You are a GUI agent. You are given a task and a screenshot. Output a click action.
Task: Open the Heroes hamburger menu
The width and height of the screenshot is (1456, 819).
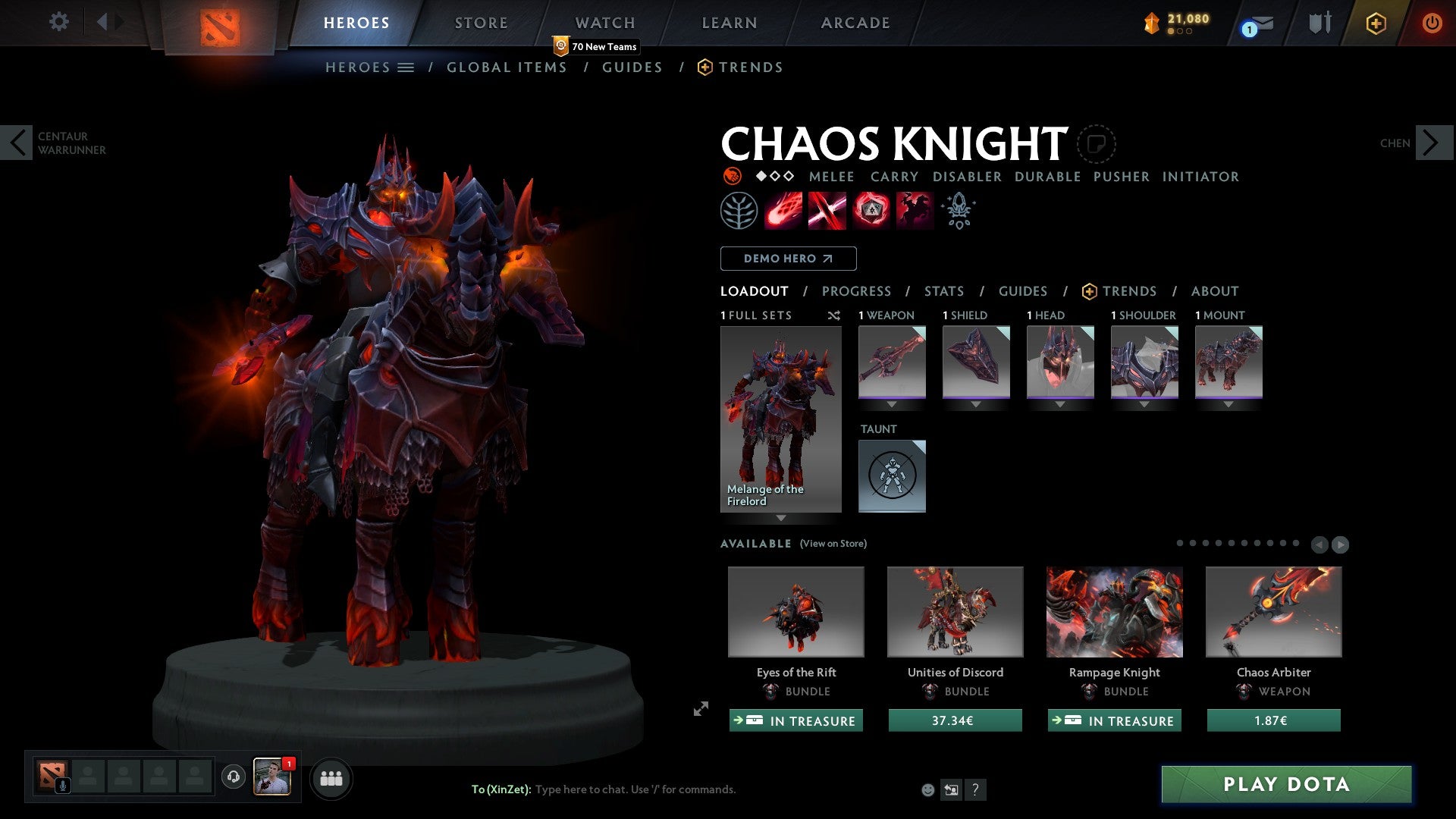[406, 67]
